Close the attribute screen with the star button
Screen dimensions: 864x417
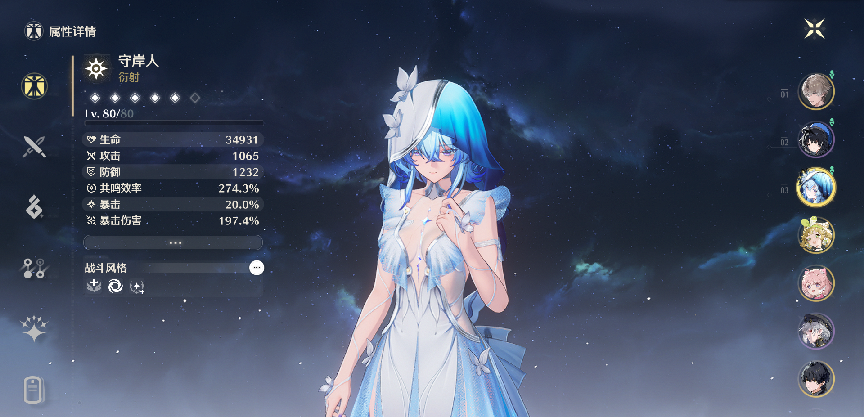click(x=815, y=29)
